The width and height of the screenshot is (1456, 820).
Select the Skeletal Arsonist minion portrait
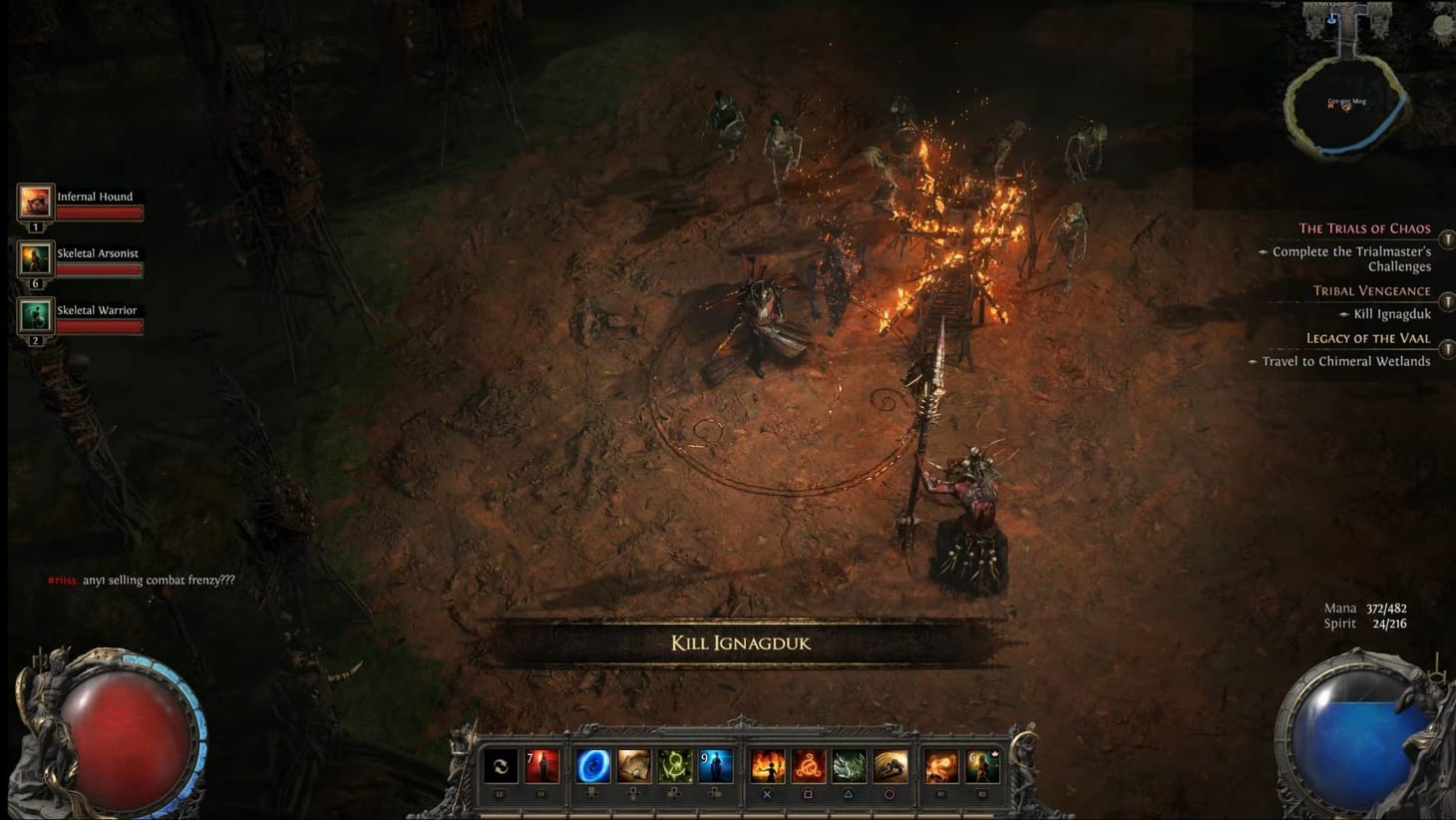point(35,259)
